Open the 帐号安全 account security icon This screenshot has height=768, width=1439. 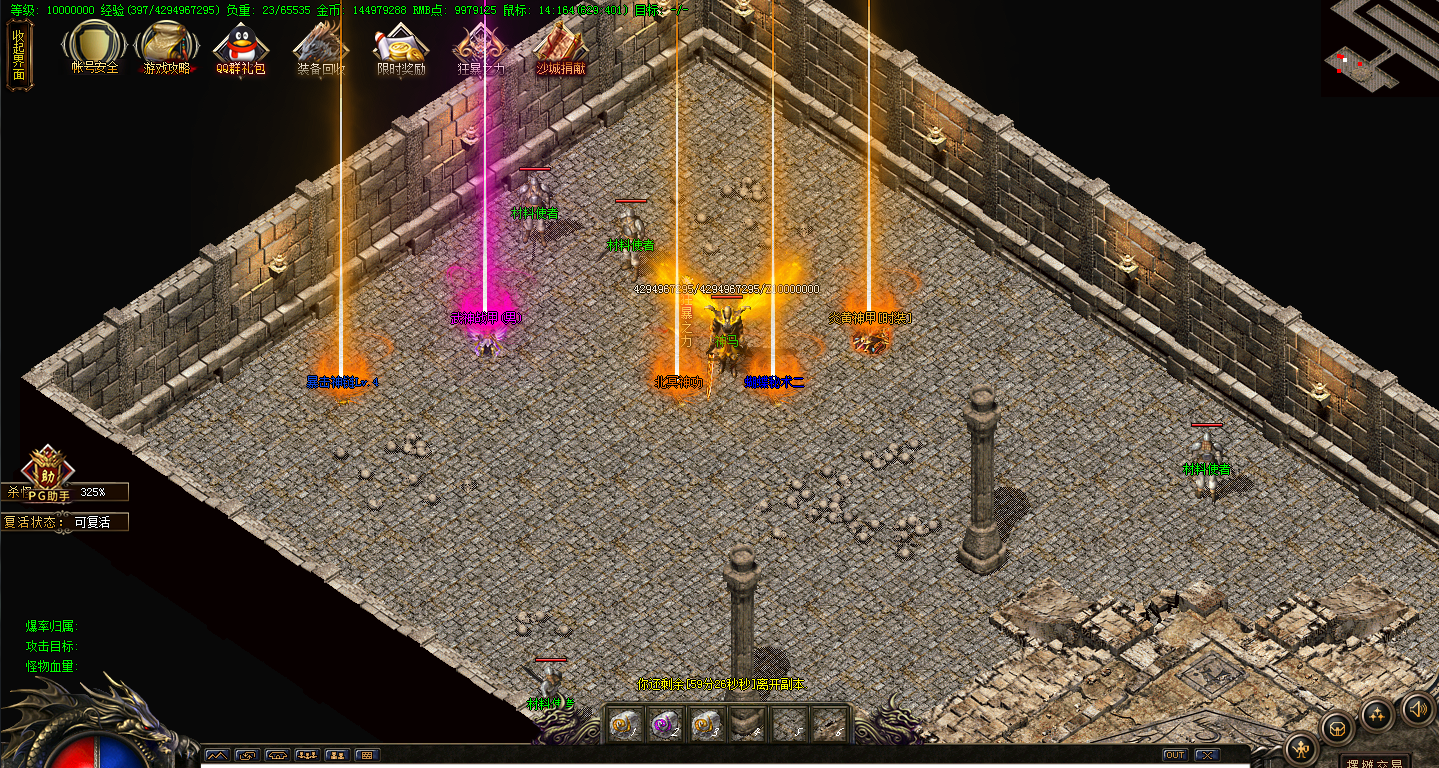coord(95,47)
